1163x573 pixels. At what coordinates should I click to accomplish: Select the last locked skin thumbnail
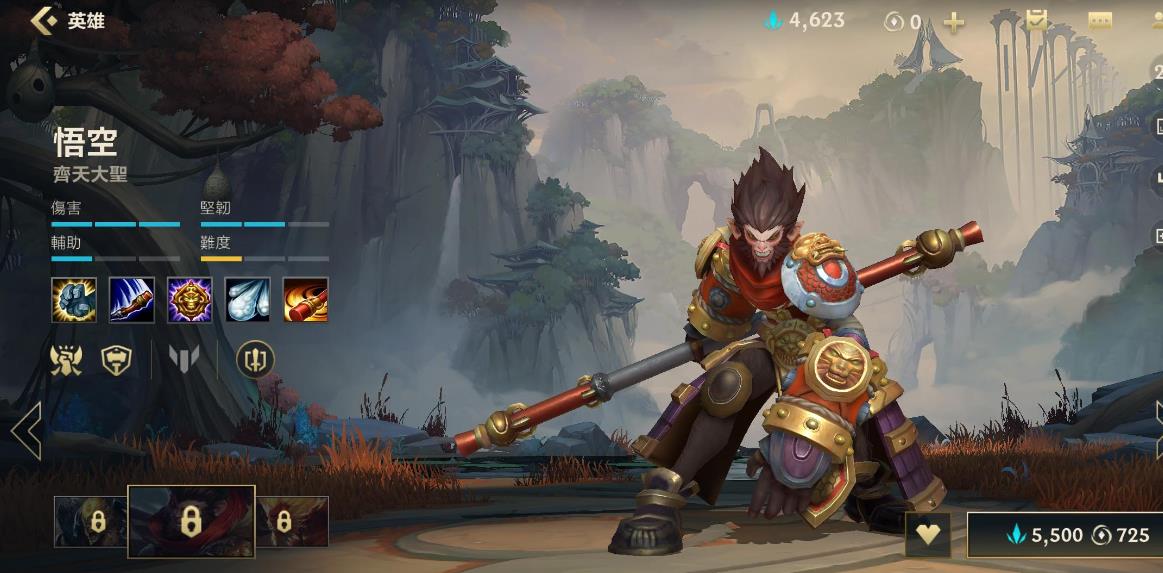[292, 521]
